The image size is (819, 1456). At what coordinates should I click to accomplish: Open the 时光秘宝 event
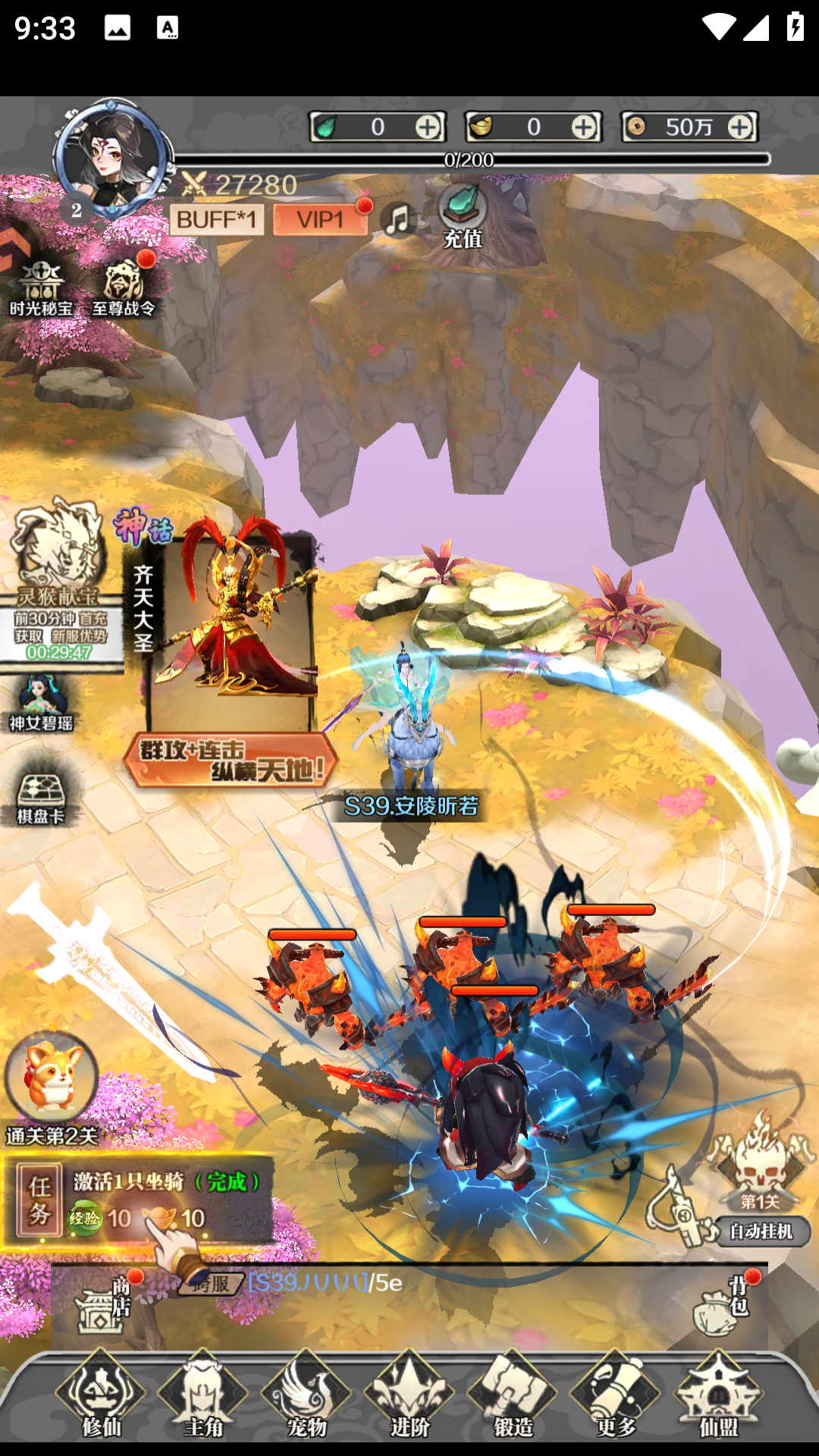(x=41, y=288)
